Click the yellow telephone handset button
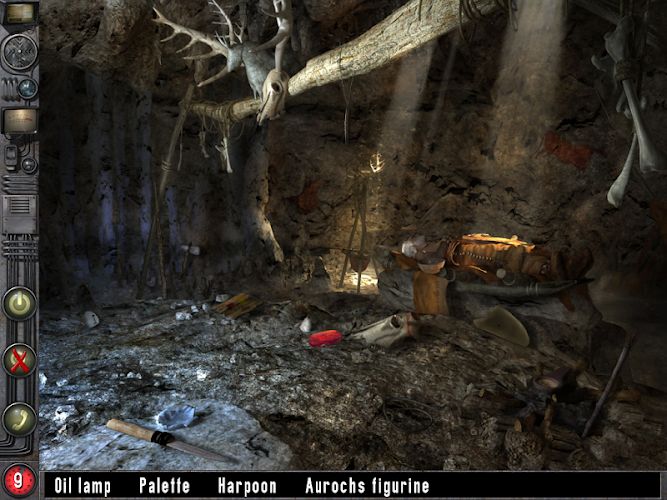This screenshot has height=500, width=667. tap(19, 418)
